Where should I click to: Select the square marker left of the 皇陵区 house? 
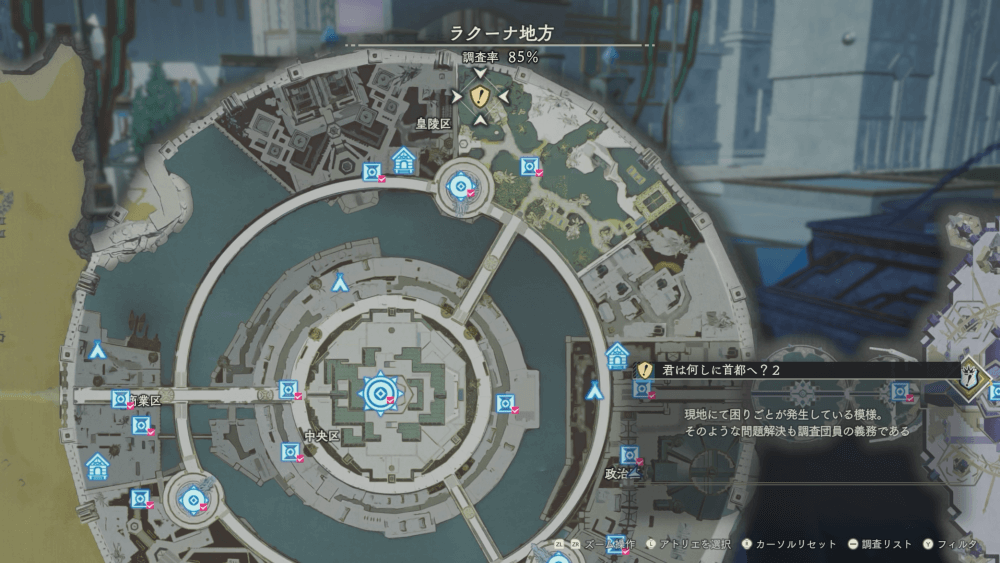pyautogui.click(x=372, y=172)
